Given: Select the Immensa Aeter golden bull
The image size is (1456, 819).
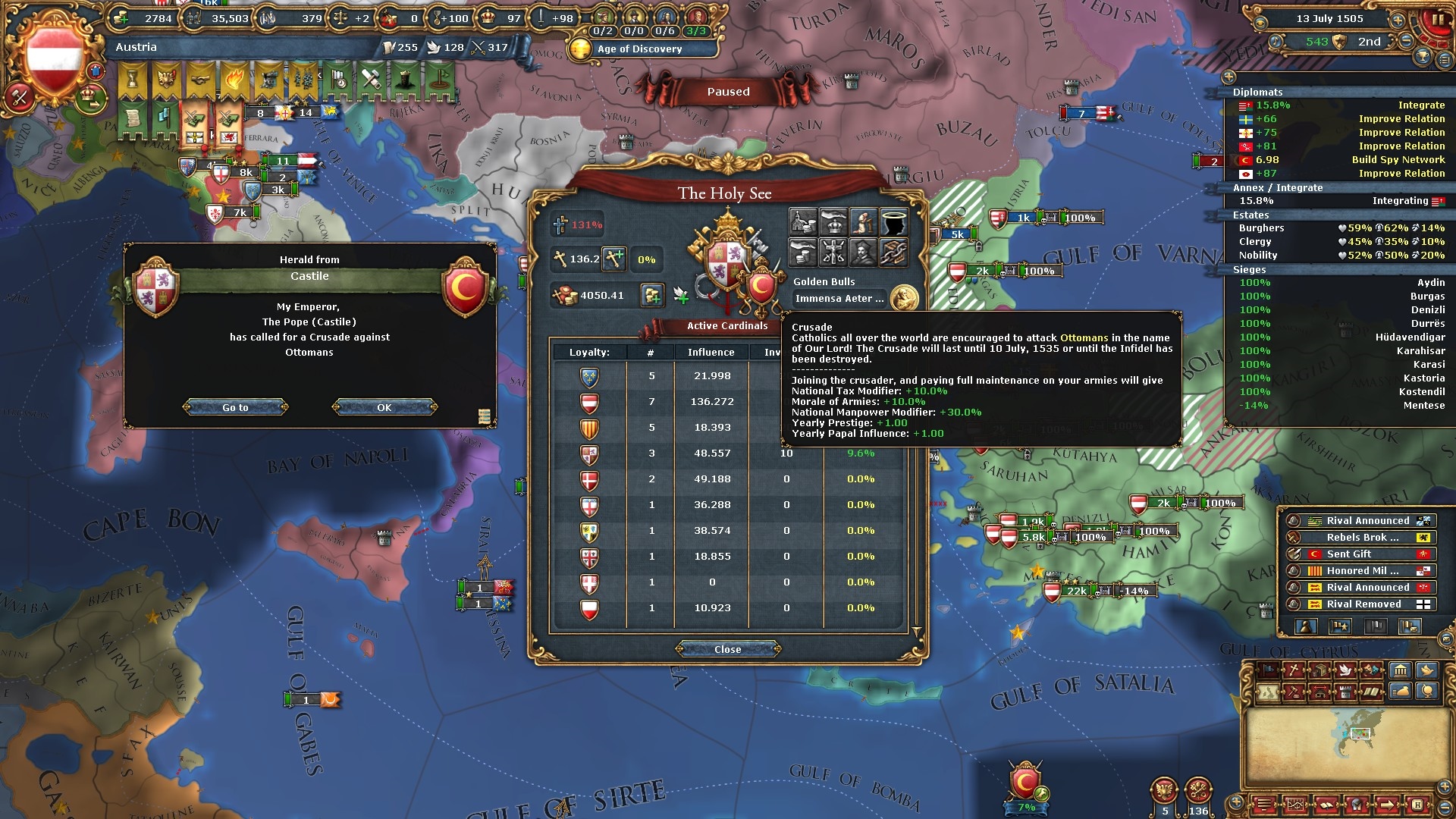Looking at the screenshot, I should click(x=839, y=299).
